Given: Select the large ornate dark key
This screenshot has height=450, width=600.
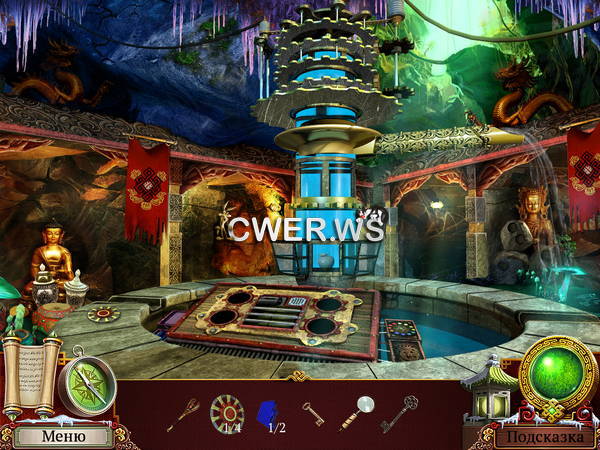Looking at the screenshot, I should pos(398,412).
